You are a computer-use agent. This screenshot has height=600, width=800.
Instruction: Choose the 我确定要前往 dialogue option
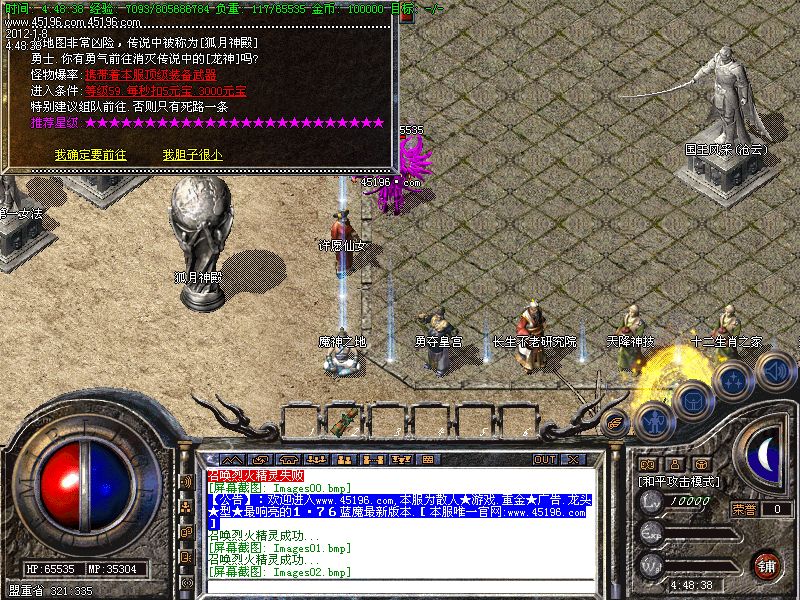coord(90,155)
